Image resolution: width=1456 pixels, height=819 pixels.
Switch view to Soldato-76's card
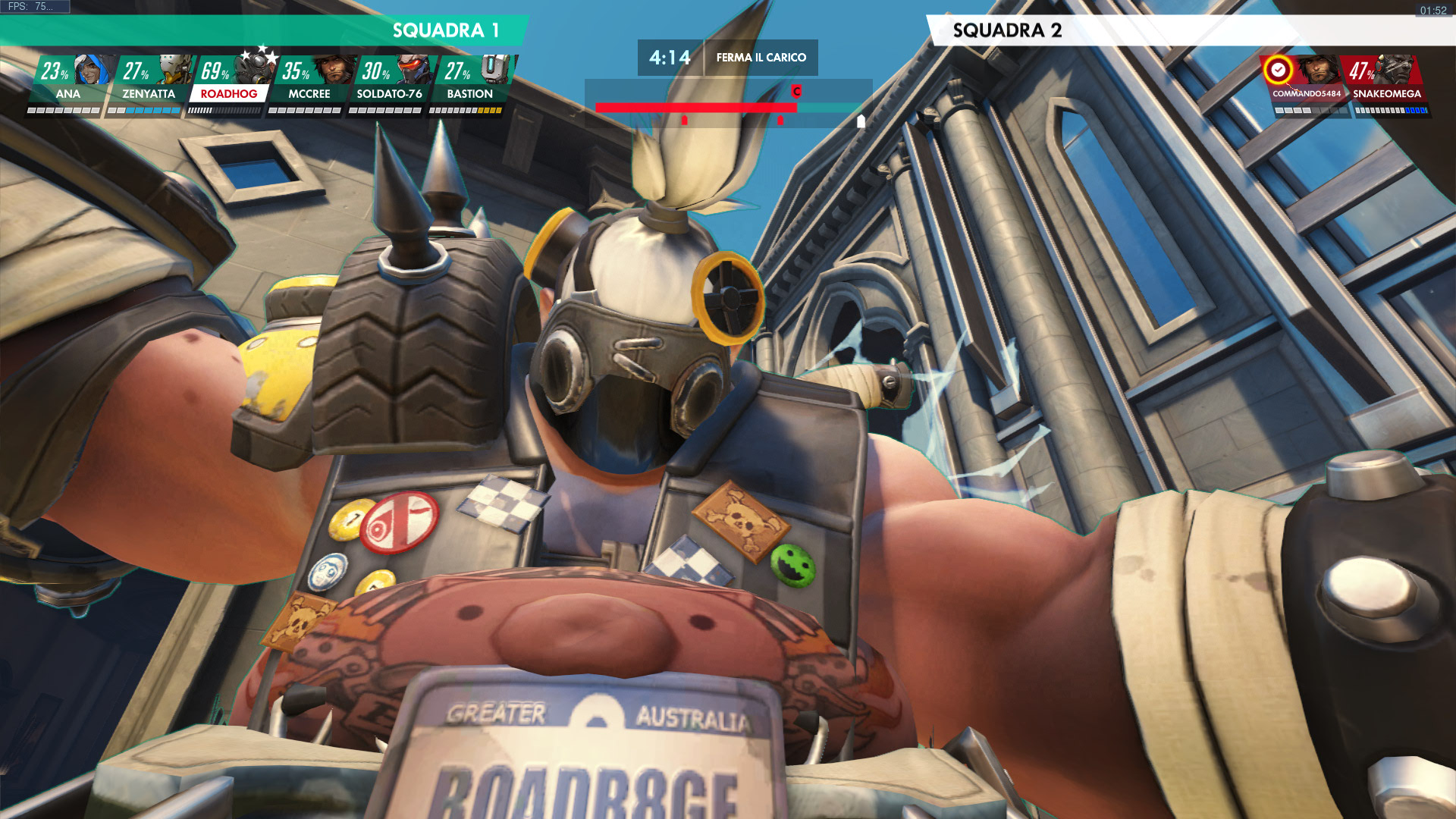389,84
